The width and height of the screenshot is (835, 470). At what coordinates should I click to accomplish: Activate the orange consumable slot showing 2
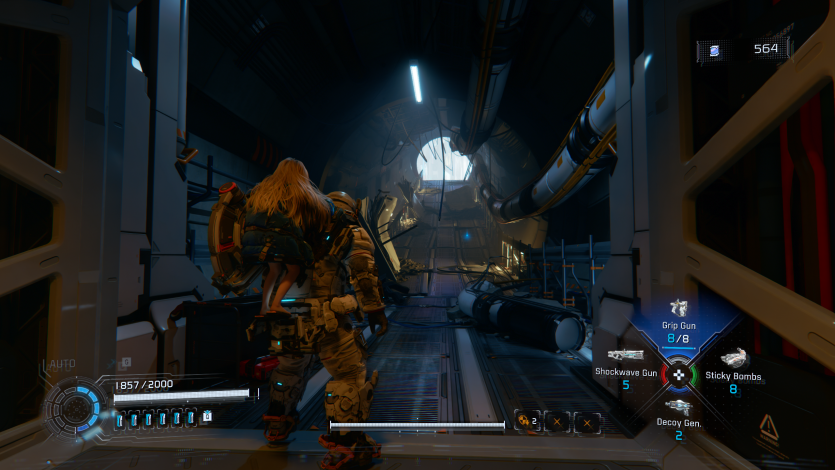coord(526,422)
